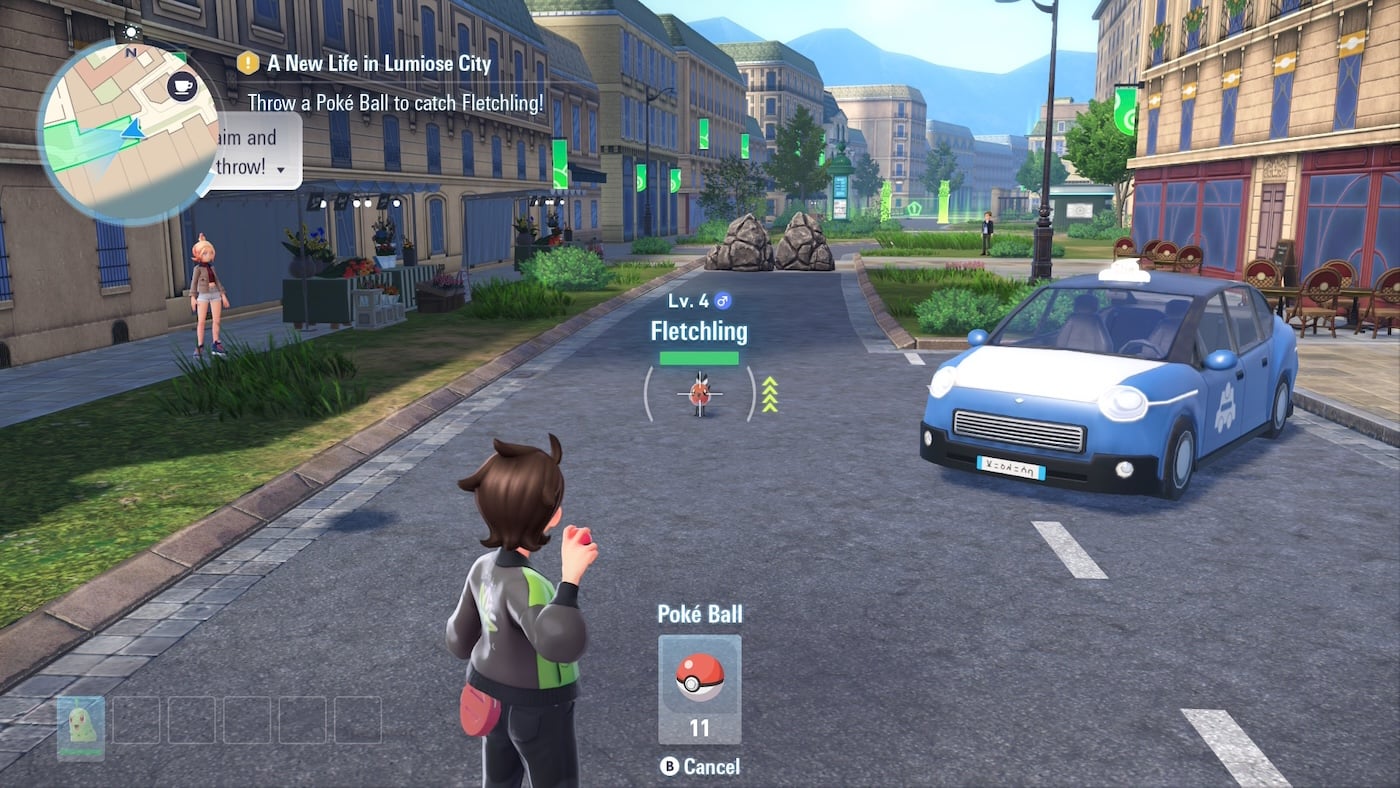Select the Fletchling target reticle
This screenshot has height=788, width=1400.
[700, 393]
